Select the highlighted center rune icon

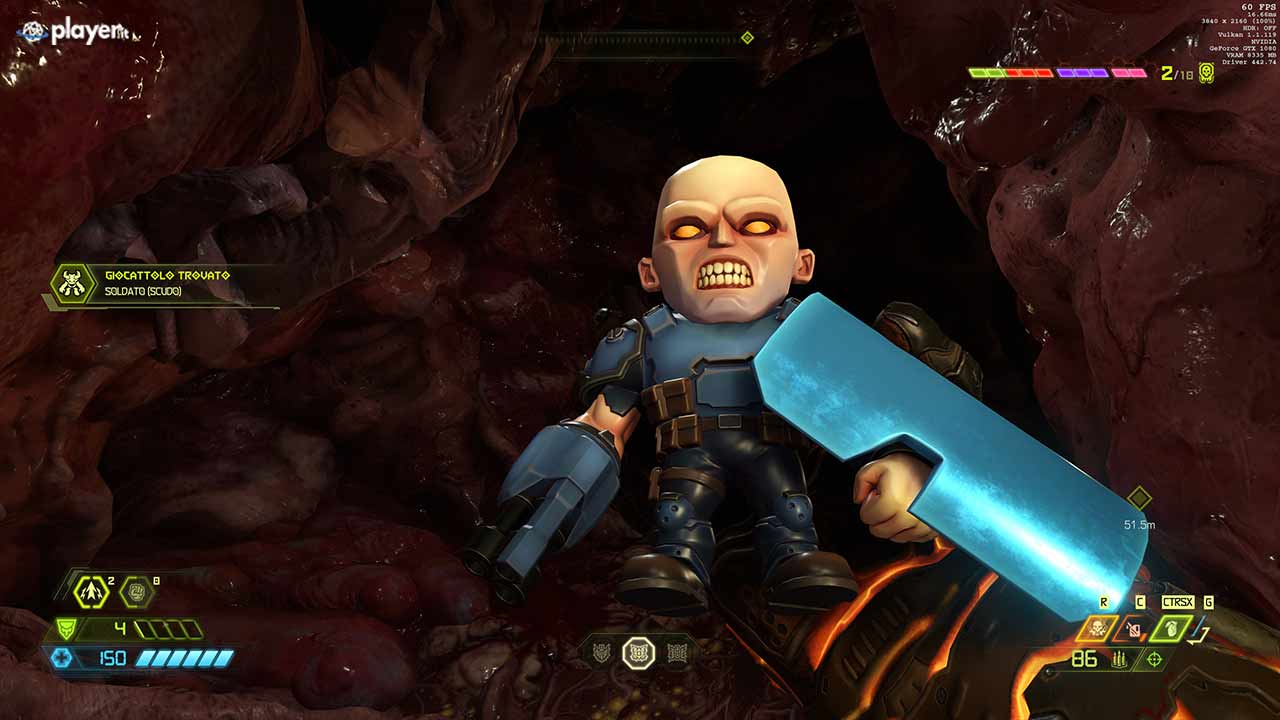[x=639, y=654]
